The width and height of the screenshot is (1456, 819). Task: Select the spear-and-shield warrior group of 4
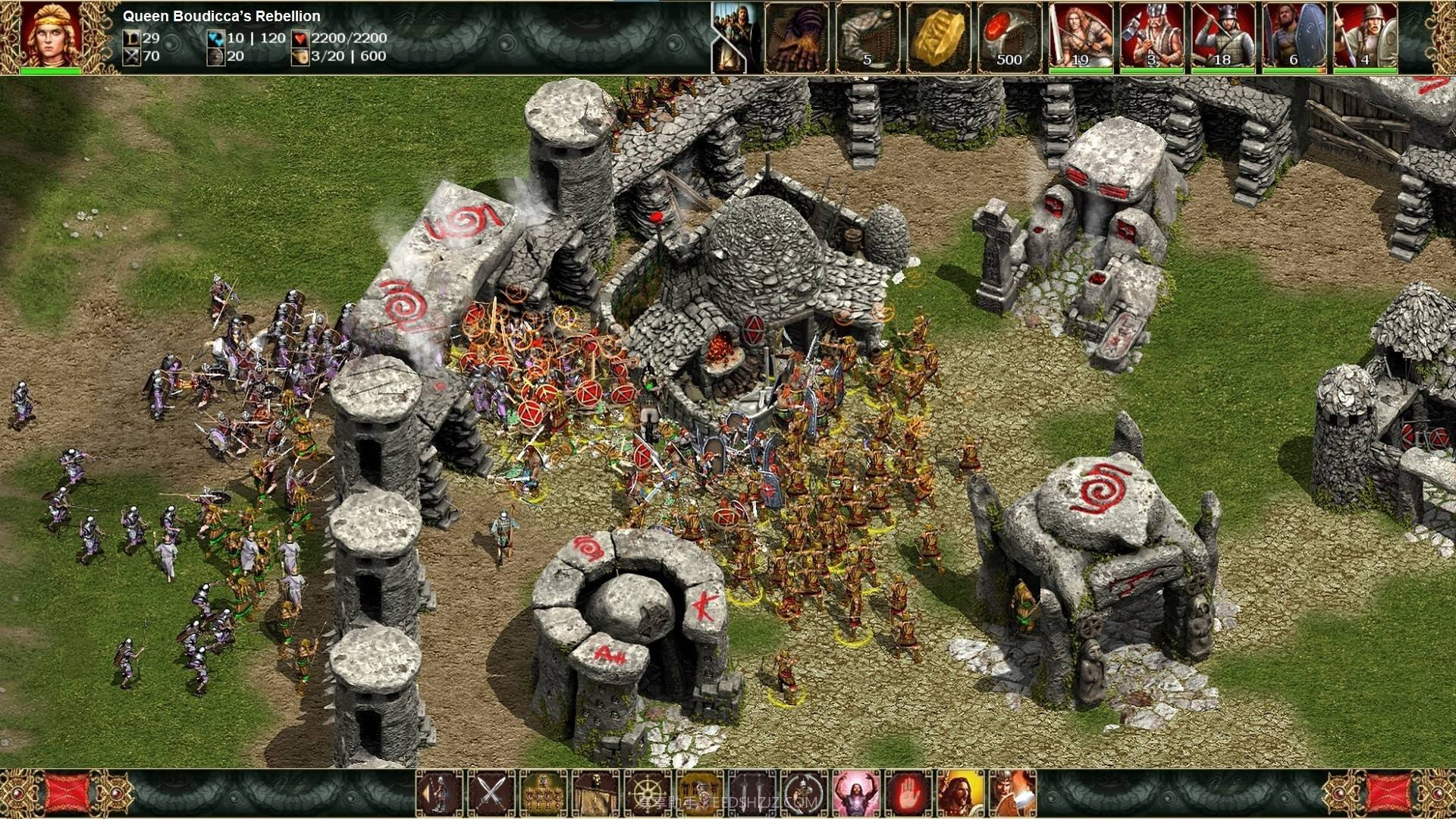click(1365, 37)
